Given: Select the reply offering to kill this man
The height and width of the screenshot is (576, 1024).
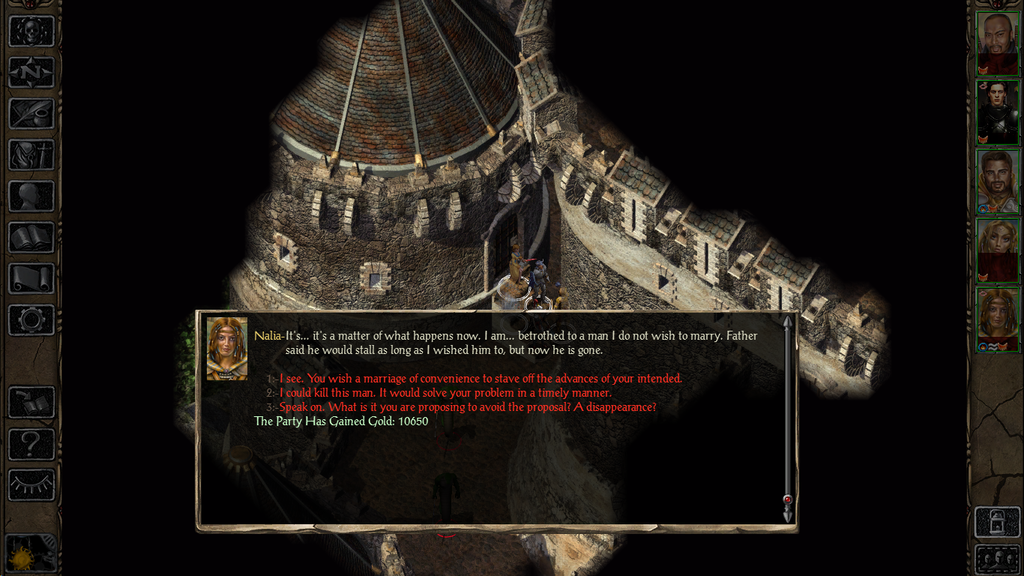Looking at the screenshot, I should (445, 393).
